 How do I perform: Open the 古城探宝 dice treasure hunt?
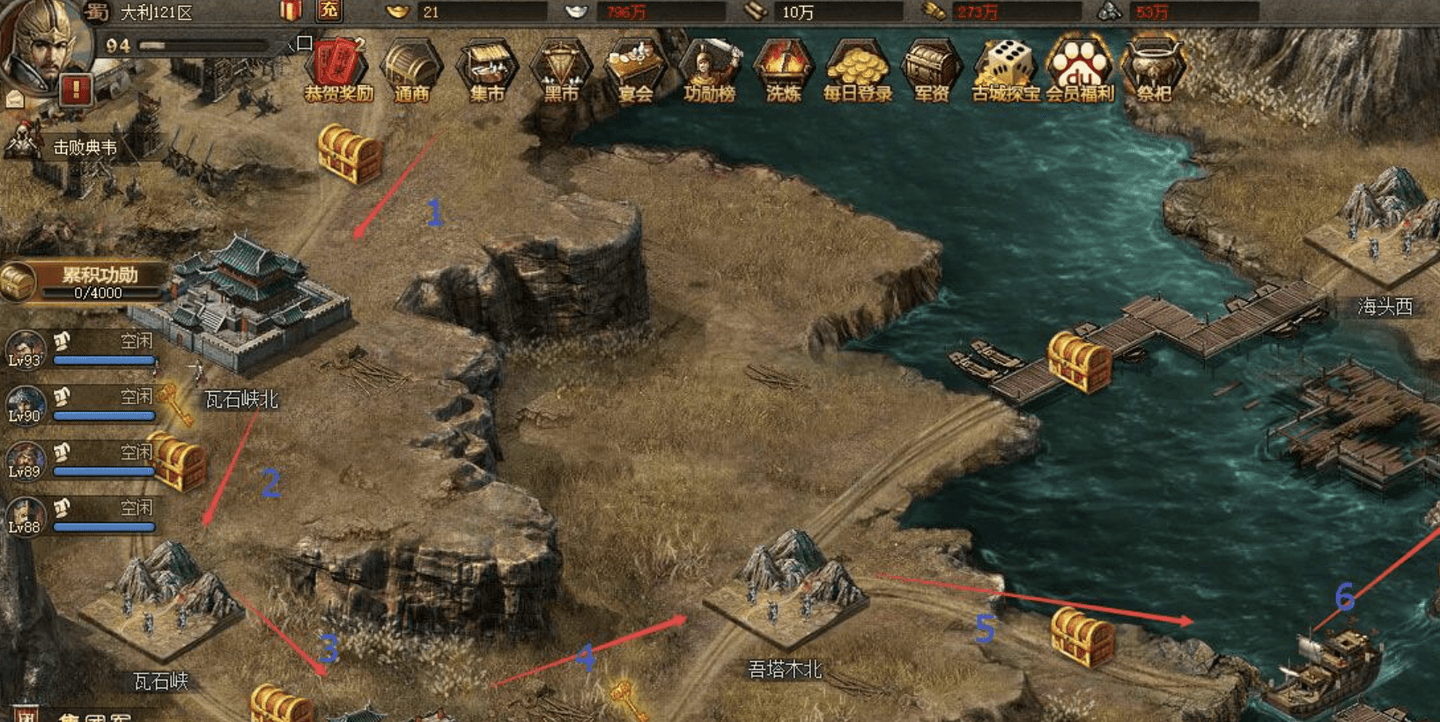pyautogui.click(x=1005, y=66)
